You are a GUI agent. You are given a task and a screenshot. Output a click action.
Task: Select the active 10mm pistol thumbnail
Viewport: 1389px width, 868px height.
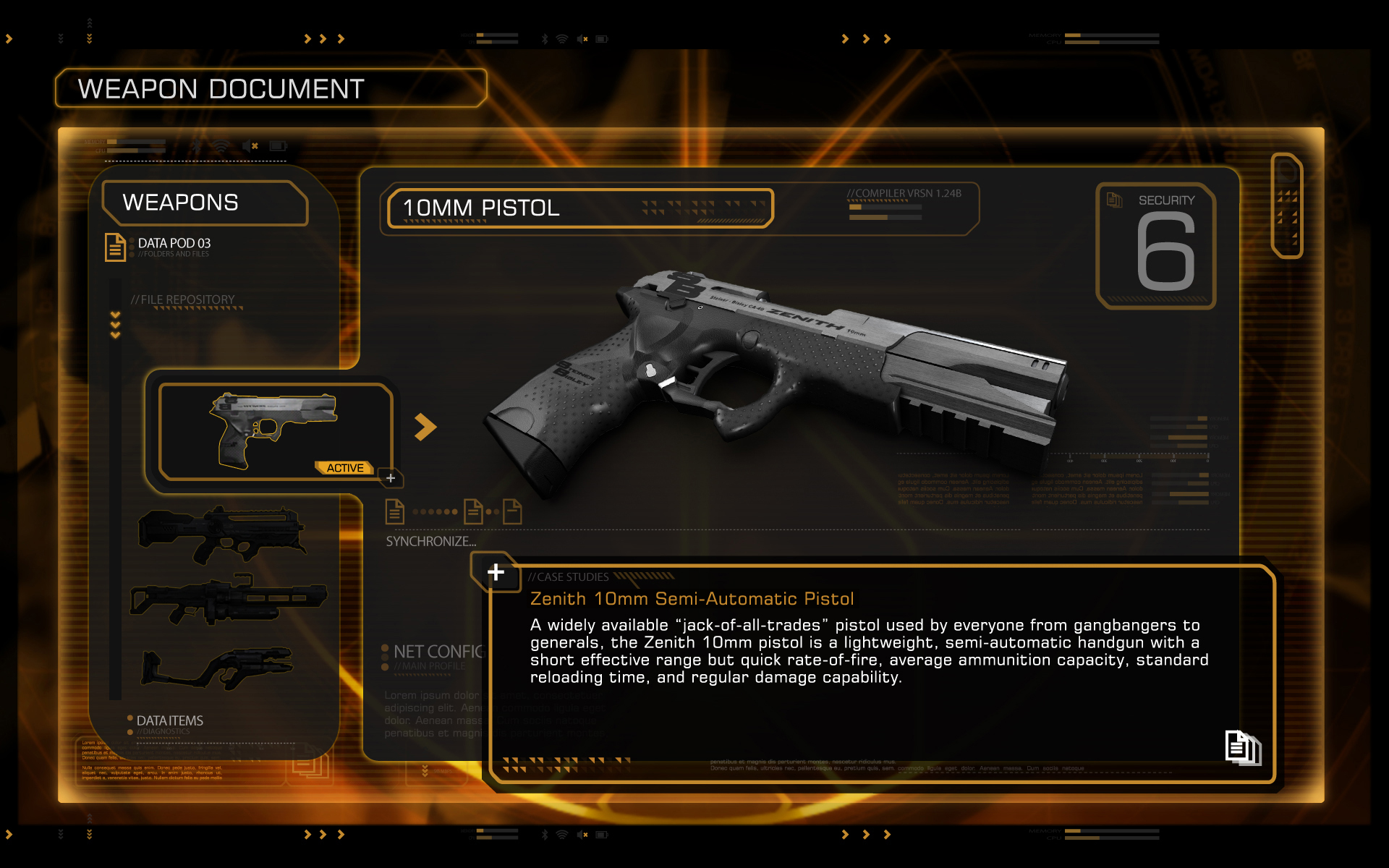coord(275,431)
